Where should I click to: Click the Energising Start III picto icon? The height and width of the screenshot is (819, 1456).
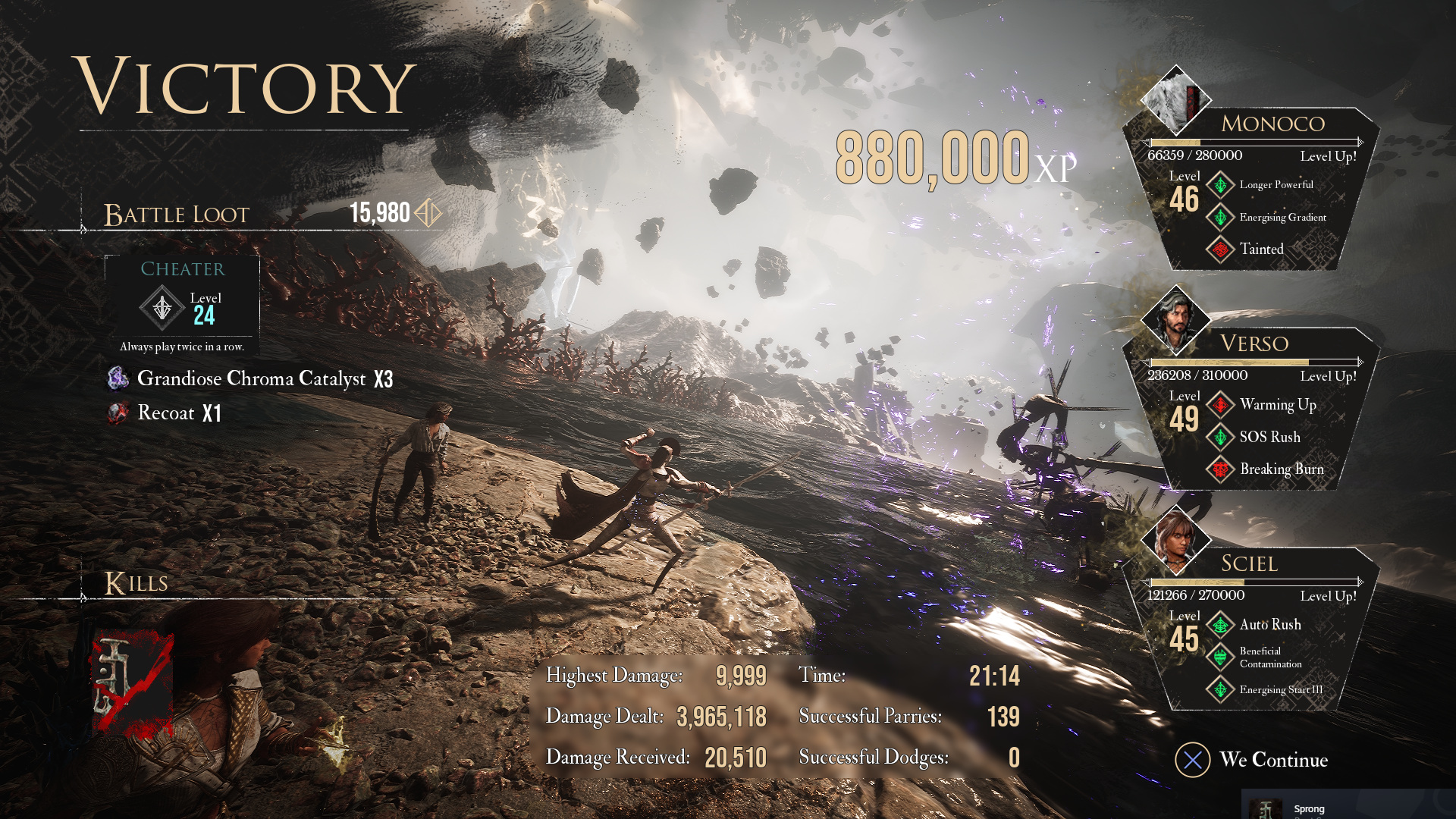1220,690
